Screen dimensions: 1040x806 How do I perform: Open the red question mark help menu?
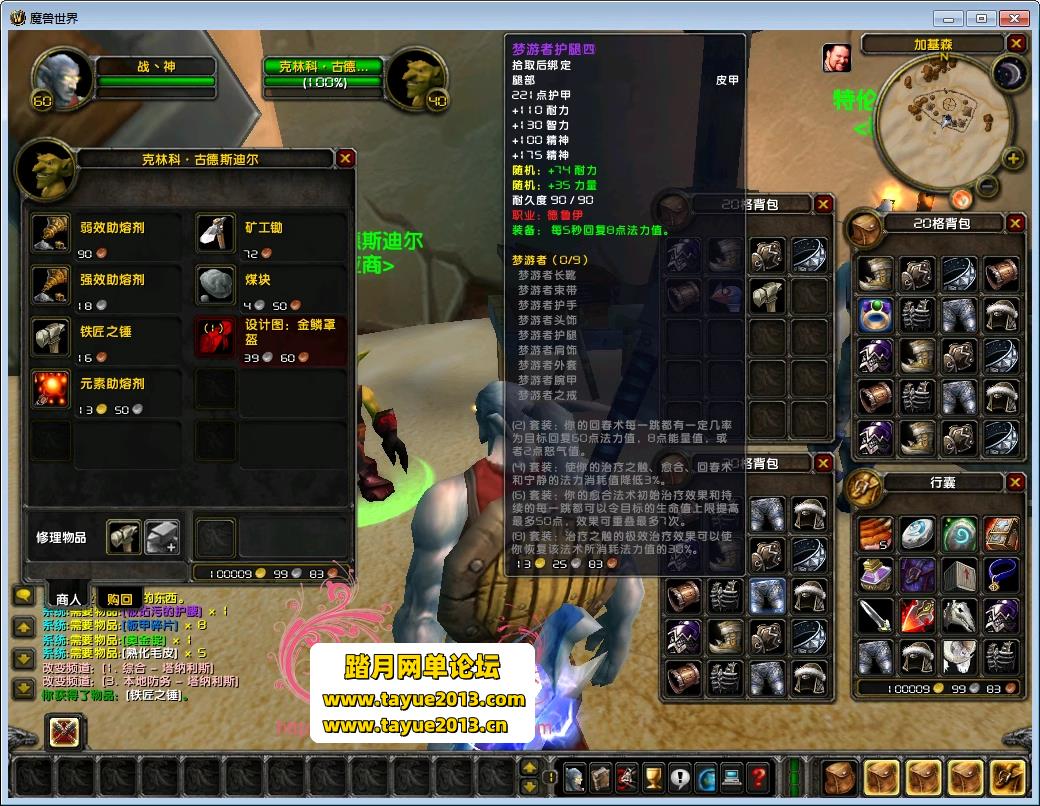tap(758, 776)
